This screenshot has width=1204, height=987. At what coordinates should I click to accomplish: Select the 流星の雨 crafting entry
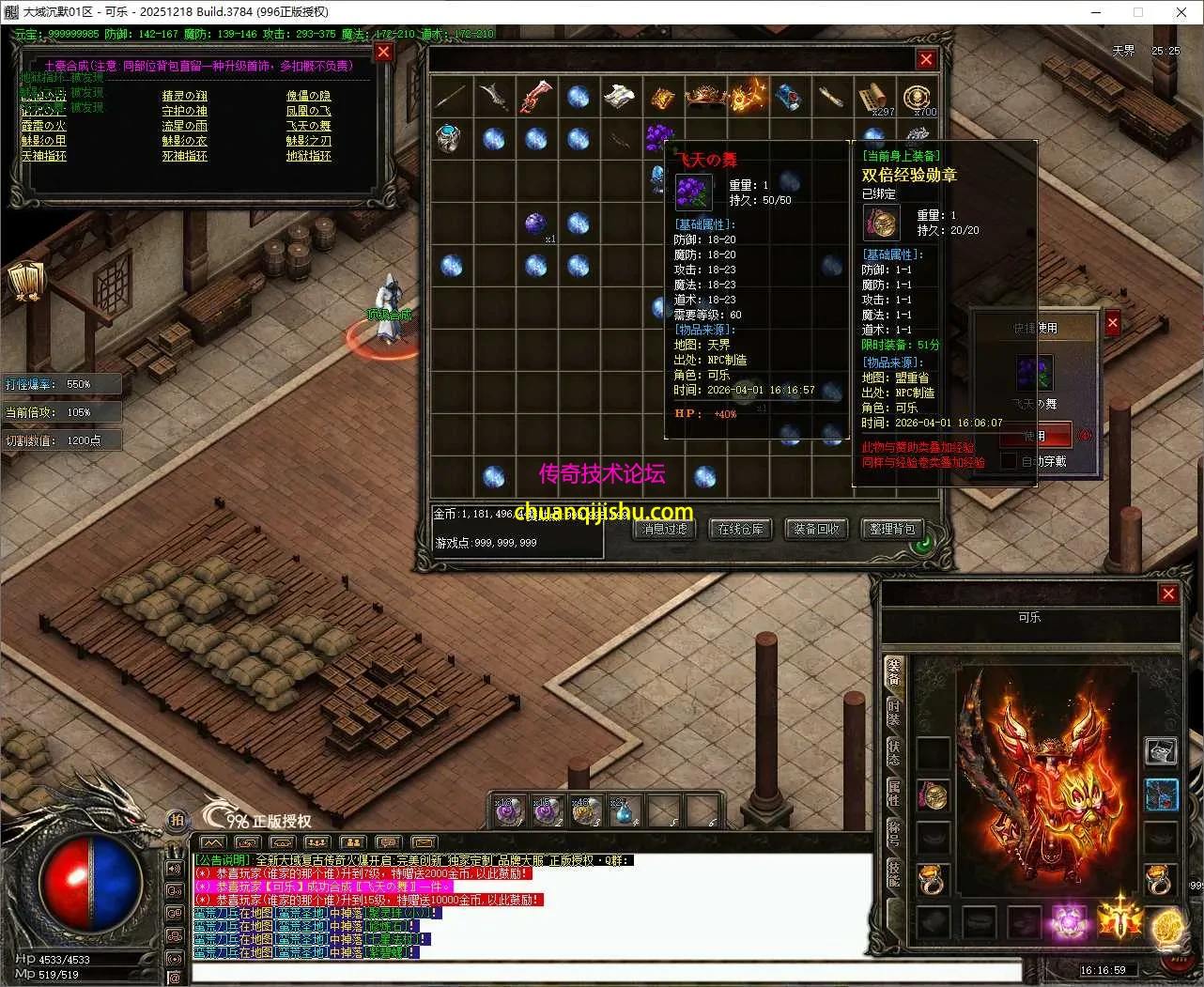pyautogui.click(x=184, y=126)
